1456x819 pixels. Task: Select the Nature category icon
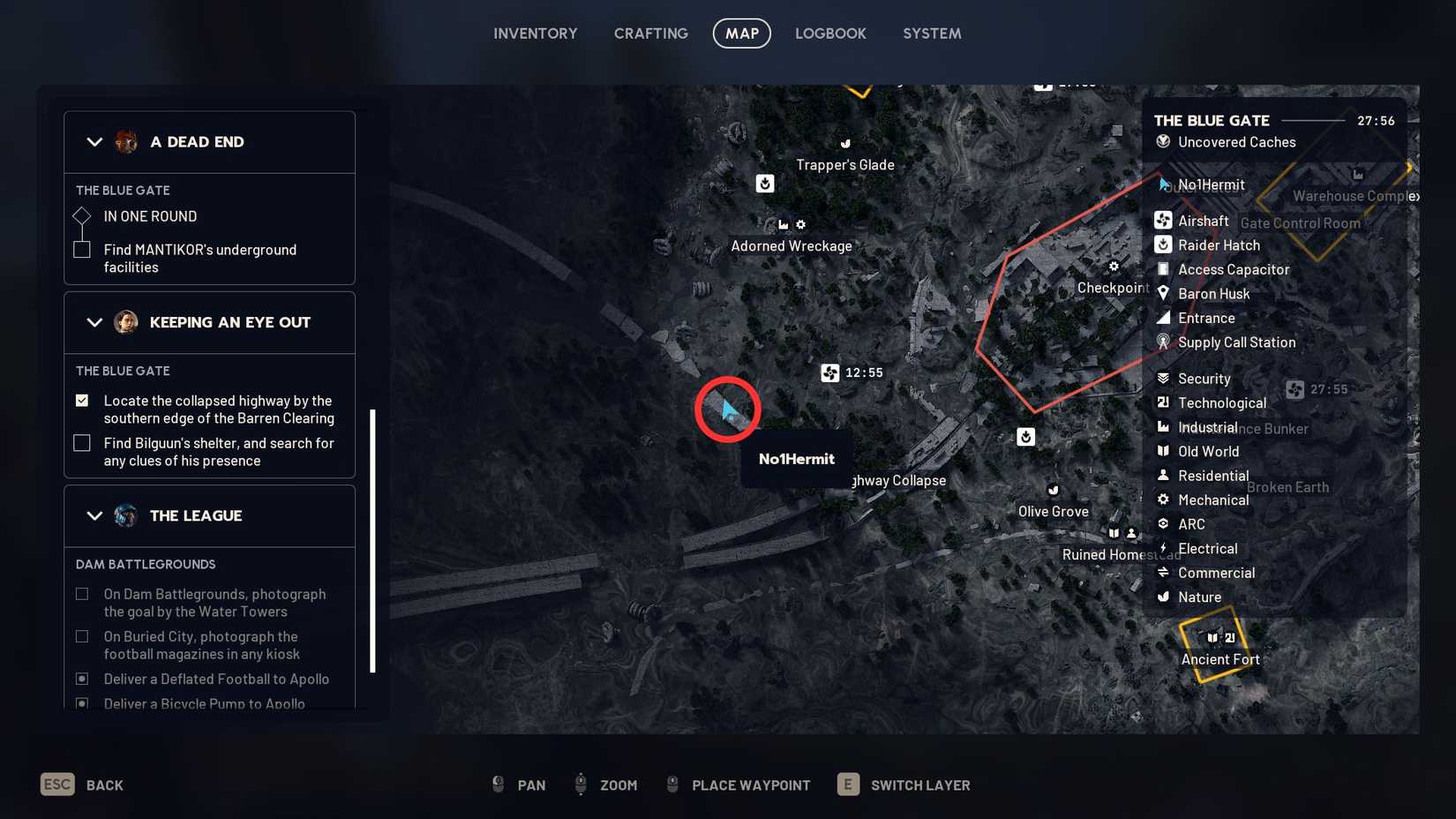[x=1165, y=597]
